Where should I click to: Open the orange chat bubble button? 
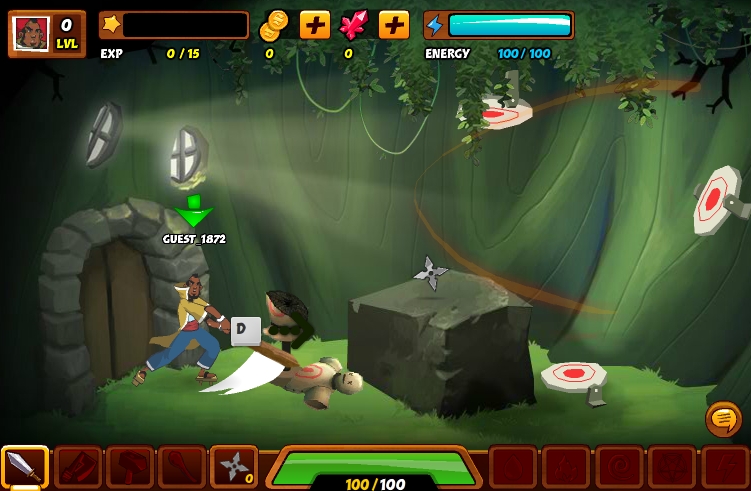coord(723,418)
